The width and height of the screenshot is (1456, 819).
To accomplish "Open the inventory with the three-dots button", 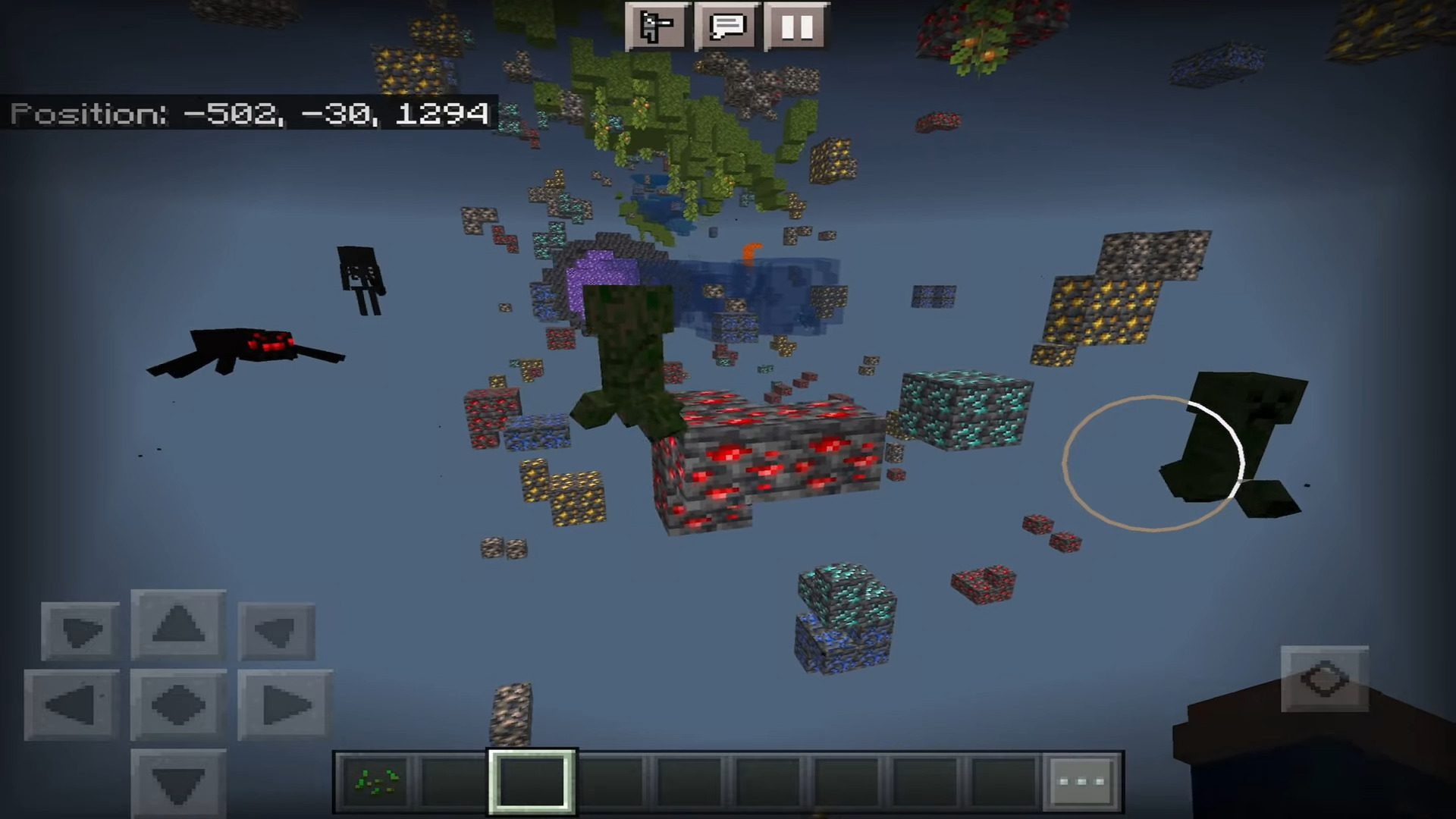I will point(1081,781).
